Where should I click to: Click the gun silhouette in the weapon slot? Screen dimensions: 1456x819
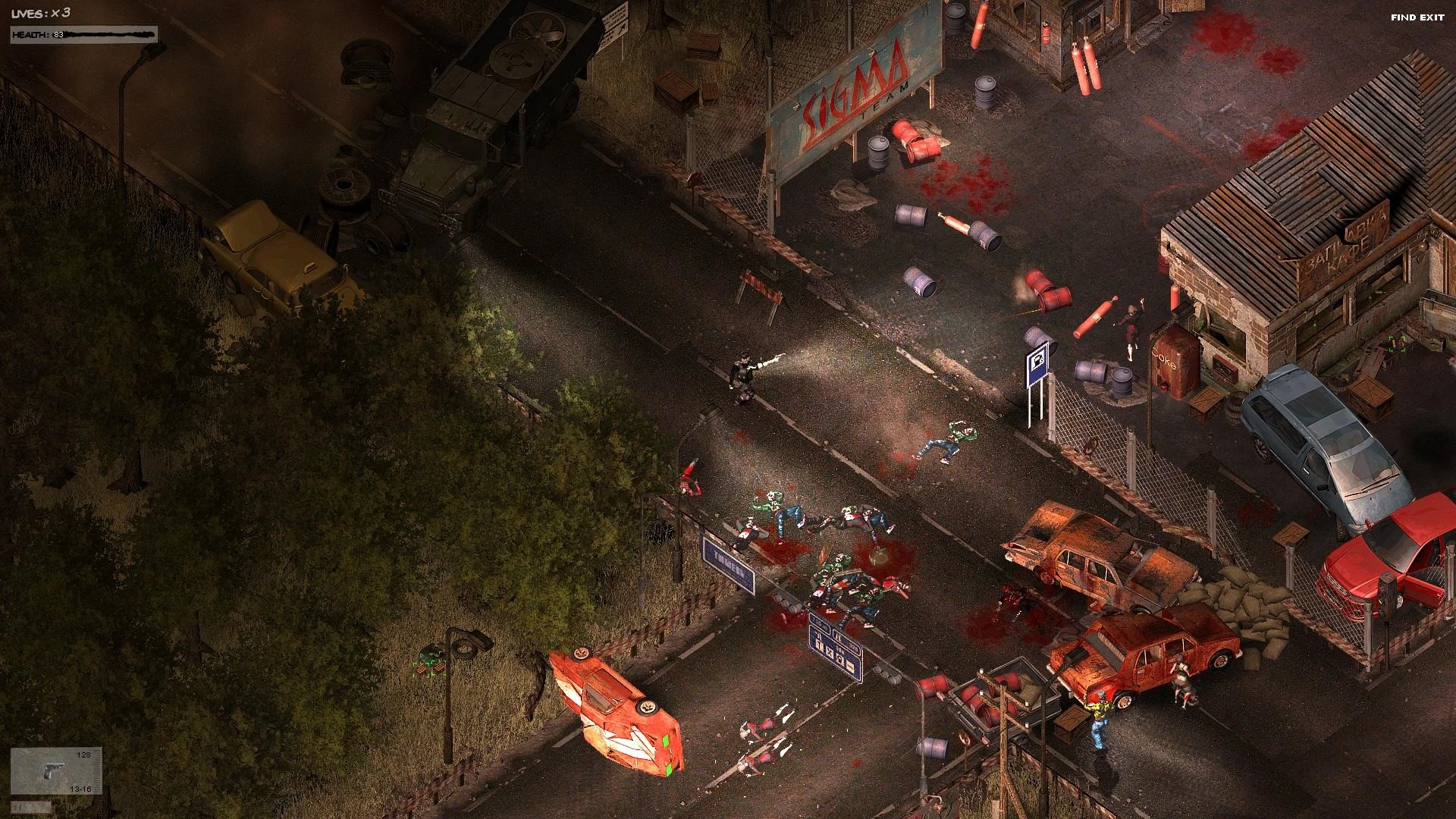point(53,770)
